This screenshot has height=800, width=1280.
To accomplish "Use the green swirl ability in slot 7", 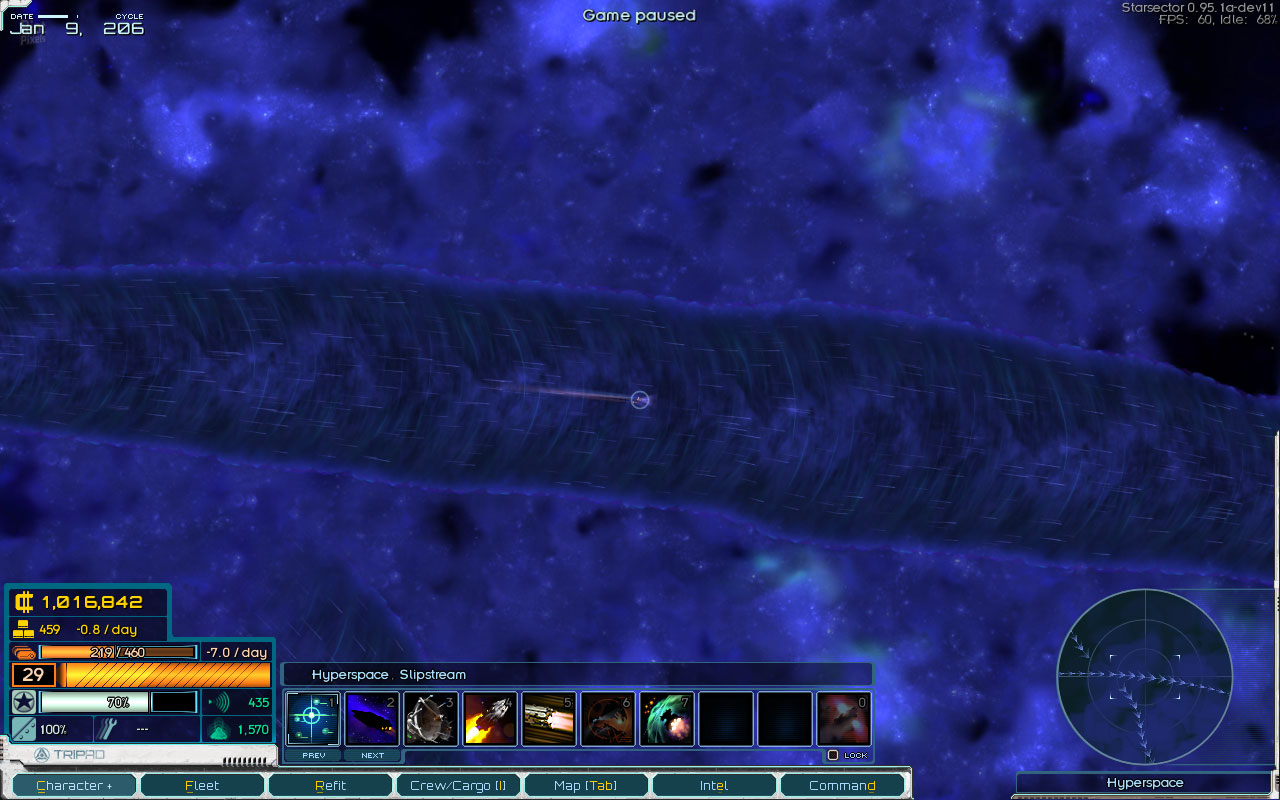I will pyautogui.click(x=667, y=718).
